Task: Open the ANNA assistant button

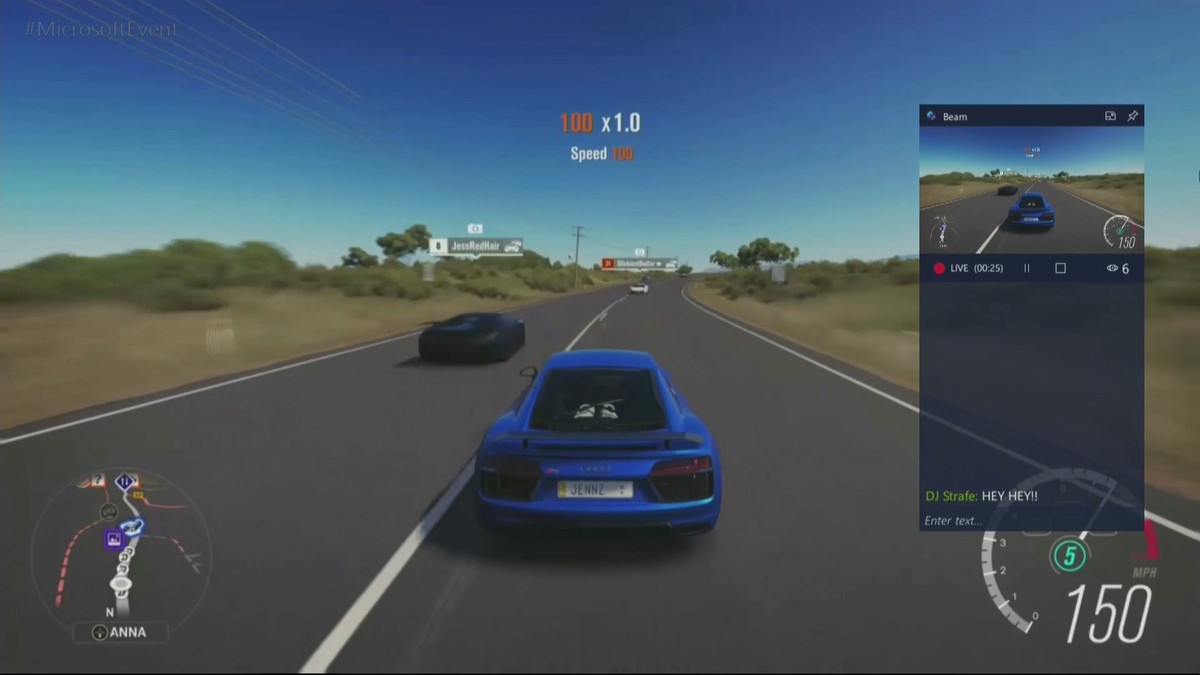Action: click(120, 632)
